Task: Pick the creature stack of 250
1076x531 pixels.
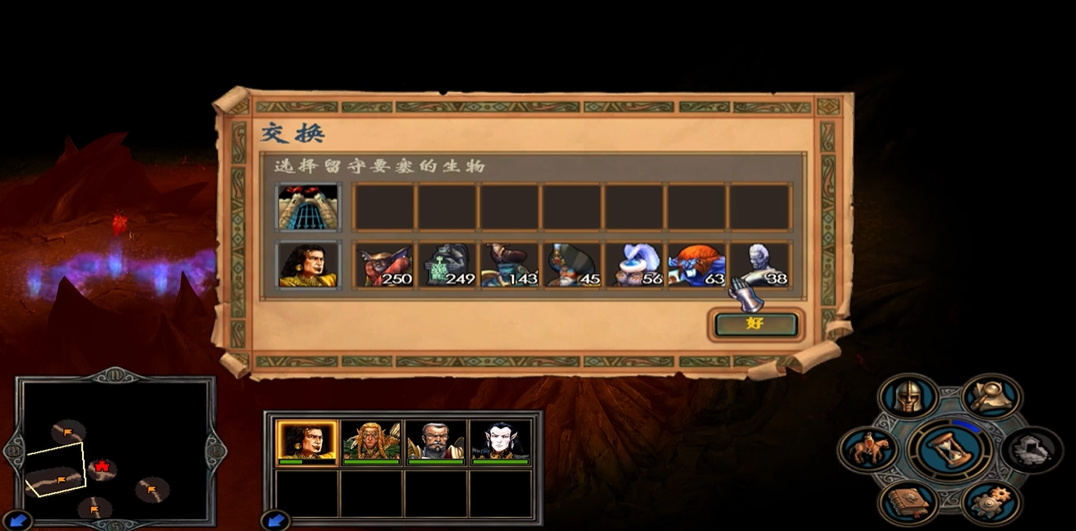Action: coord(384,265)
